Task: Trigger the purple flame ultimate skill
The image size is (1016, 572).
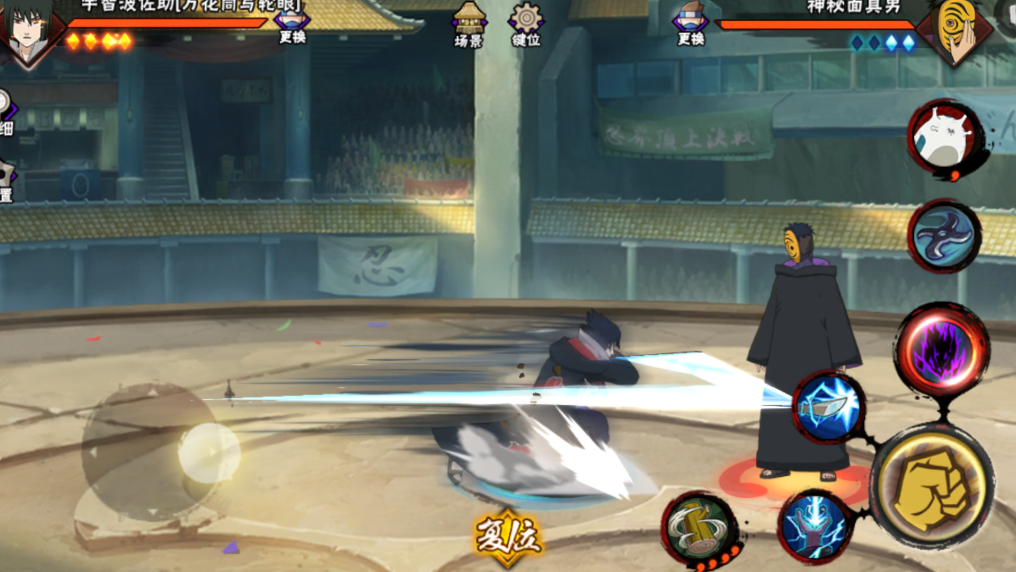Action: (941, 350)
